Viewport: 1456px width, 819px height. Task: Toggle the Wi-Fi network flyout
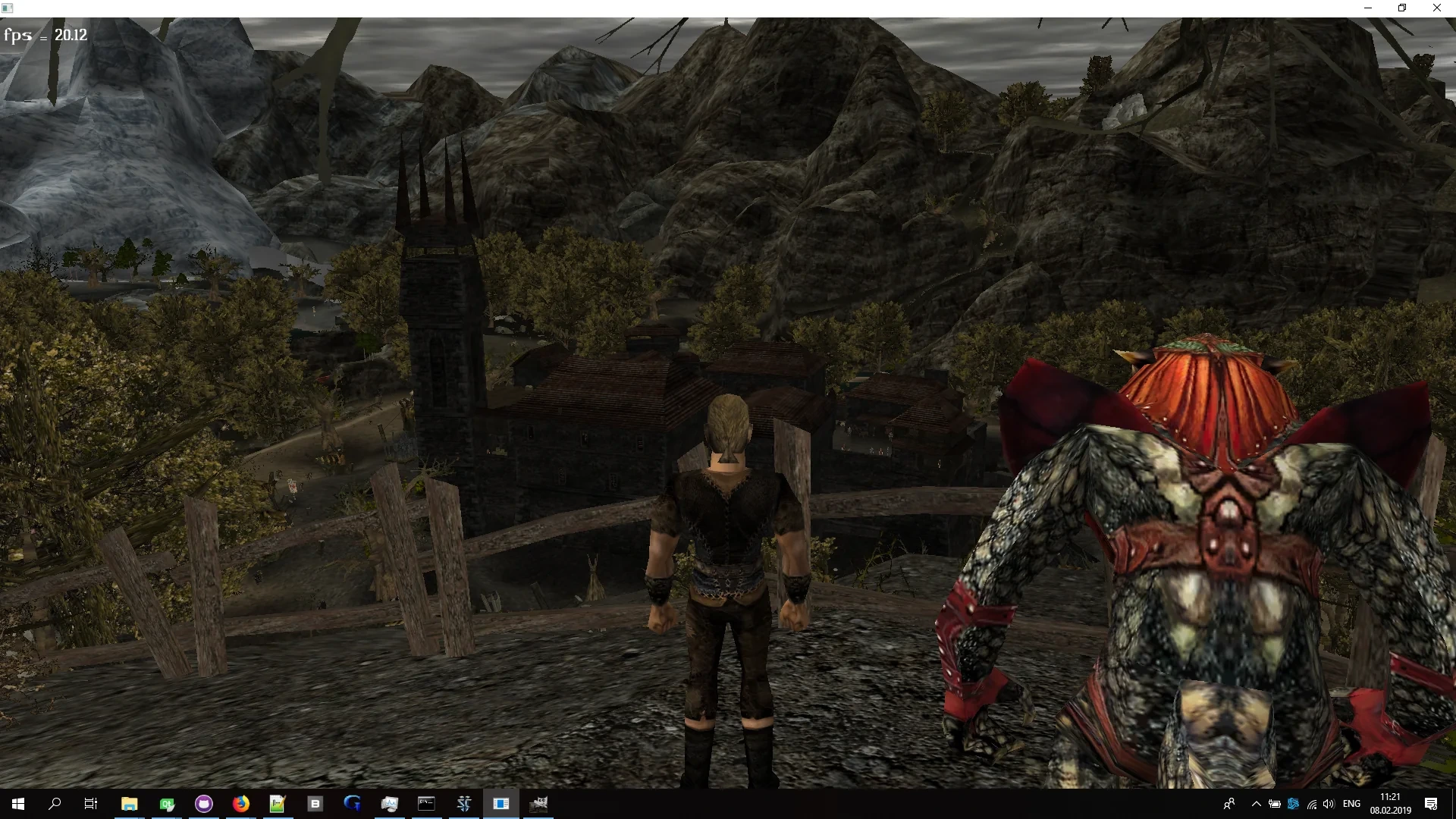tap(1312, 804)
